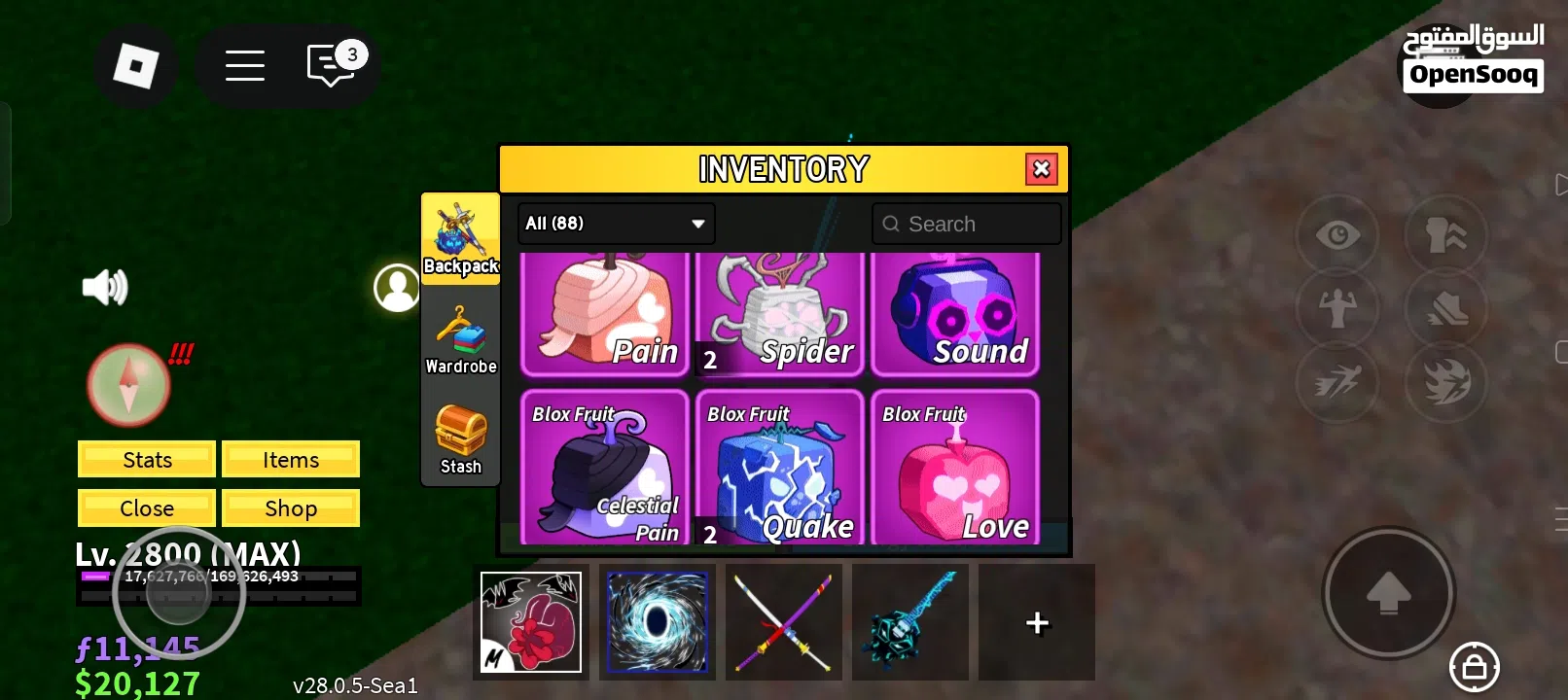Select the eye ability icon on right
Viewport: 1568px width, 700px height.
click(1337, 234)
